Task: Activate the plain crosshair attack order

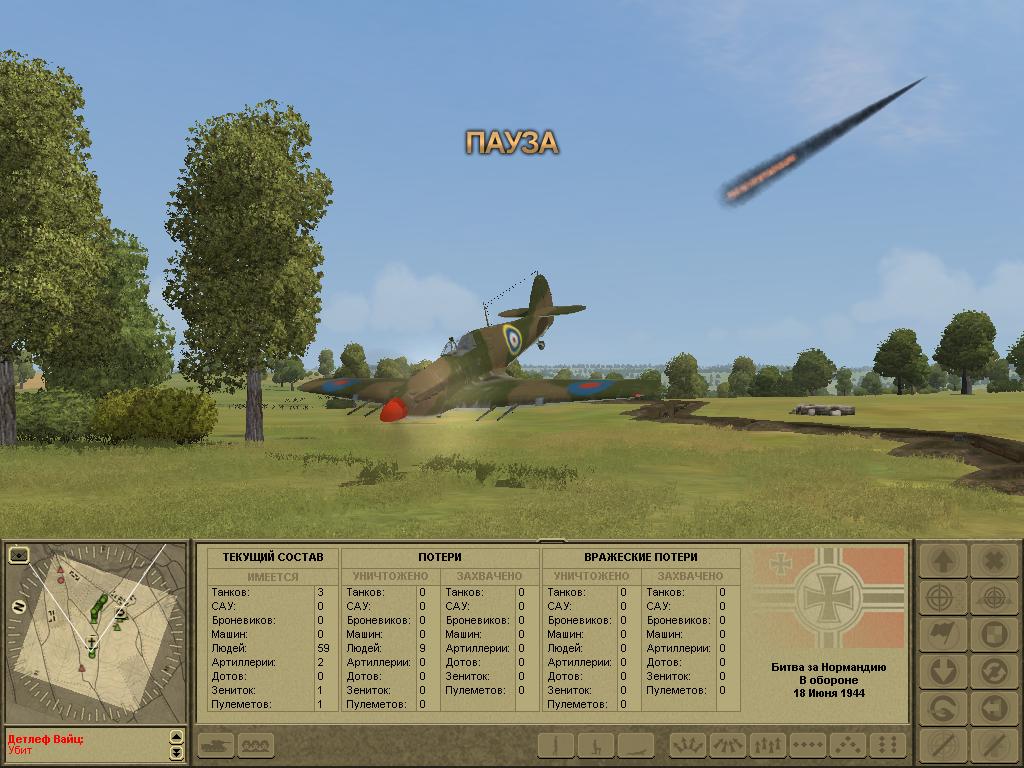Action: [x=942, y=598]
